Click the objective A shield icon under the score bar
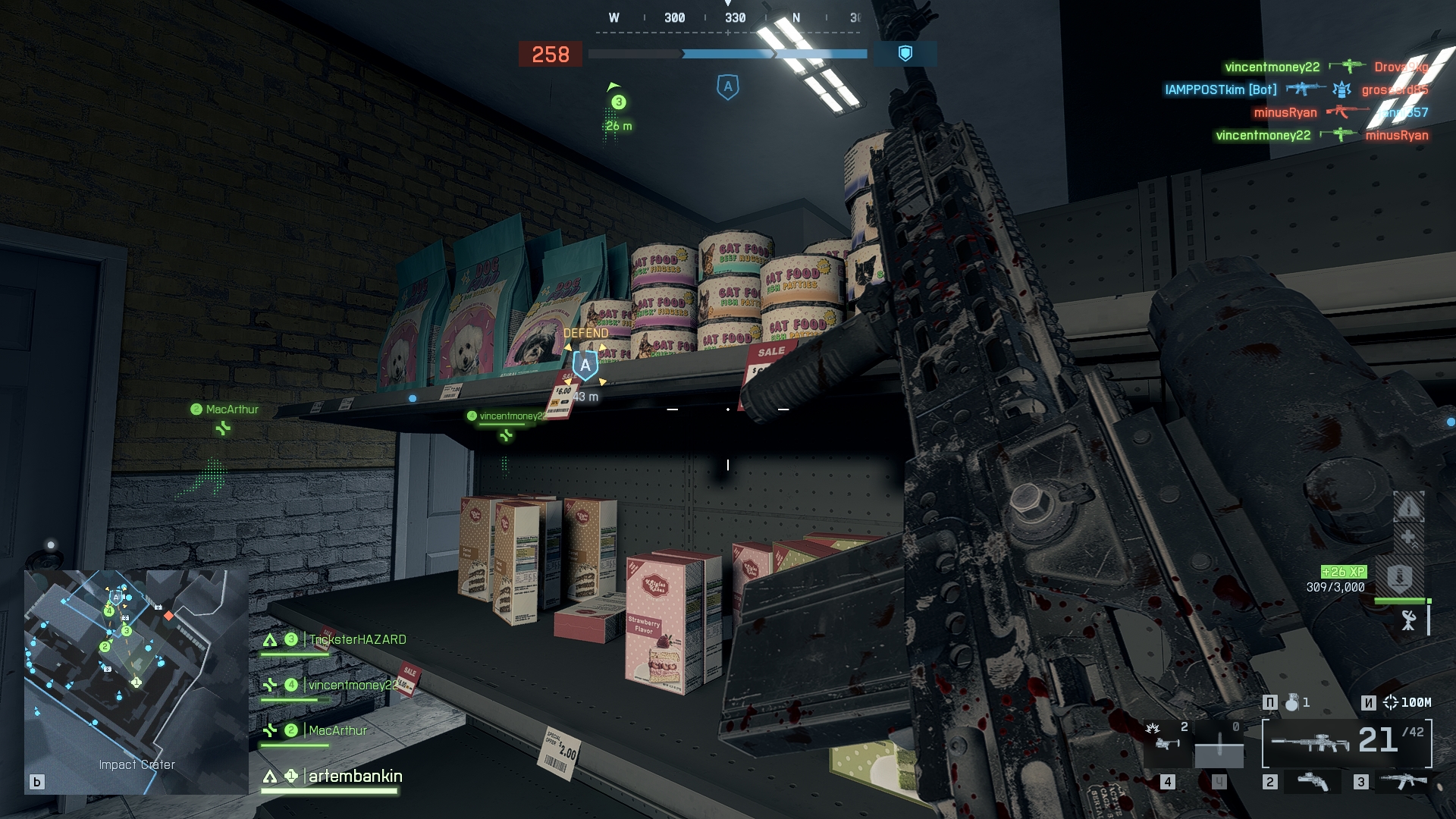The width and height of the screenshot is (1456, 819). (x=727, y=87)
